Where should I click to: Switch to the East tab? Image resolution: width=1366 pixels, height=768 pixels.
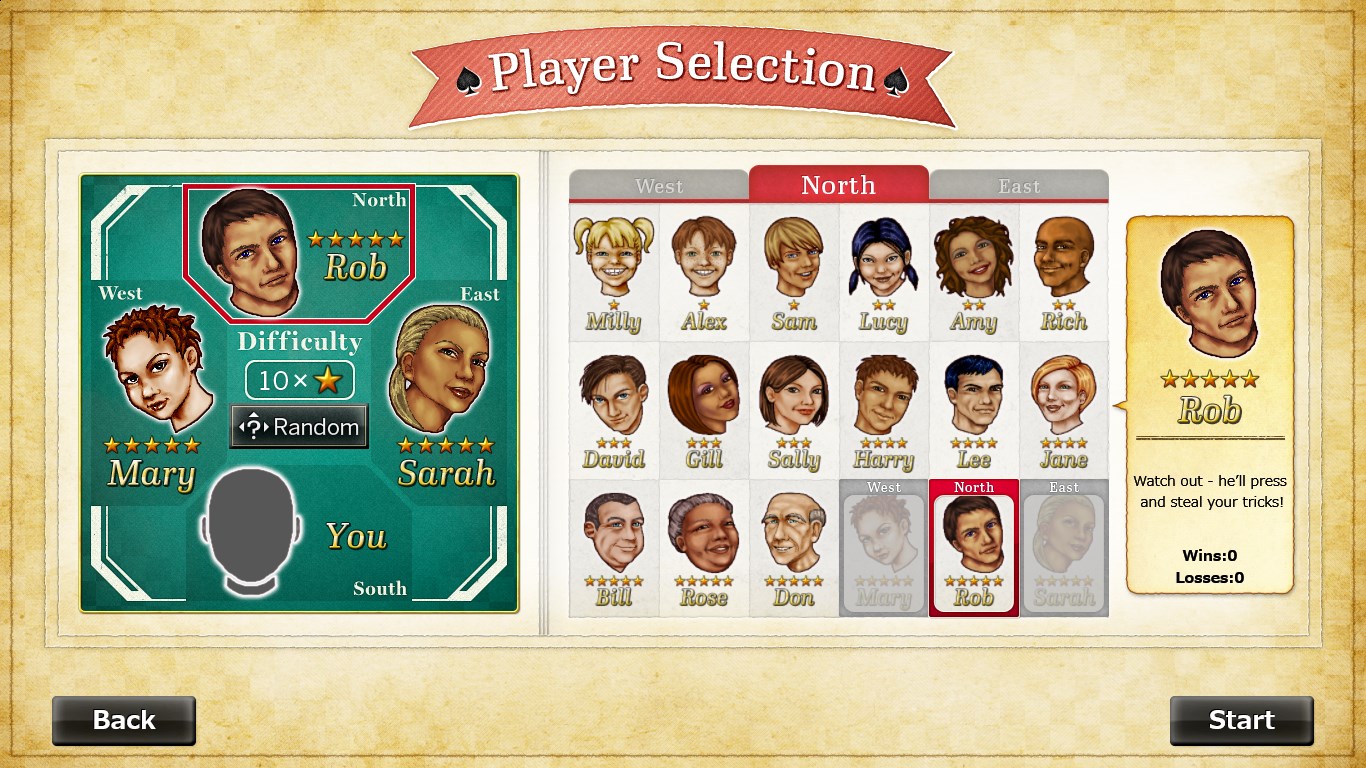[x=1019, y=186]
